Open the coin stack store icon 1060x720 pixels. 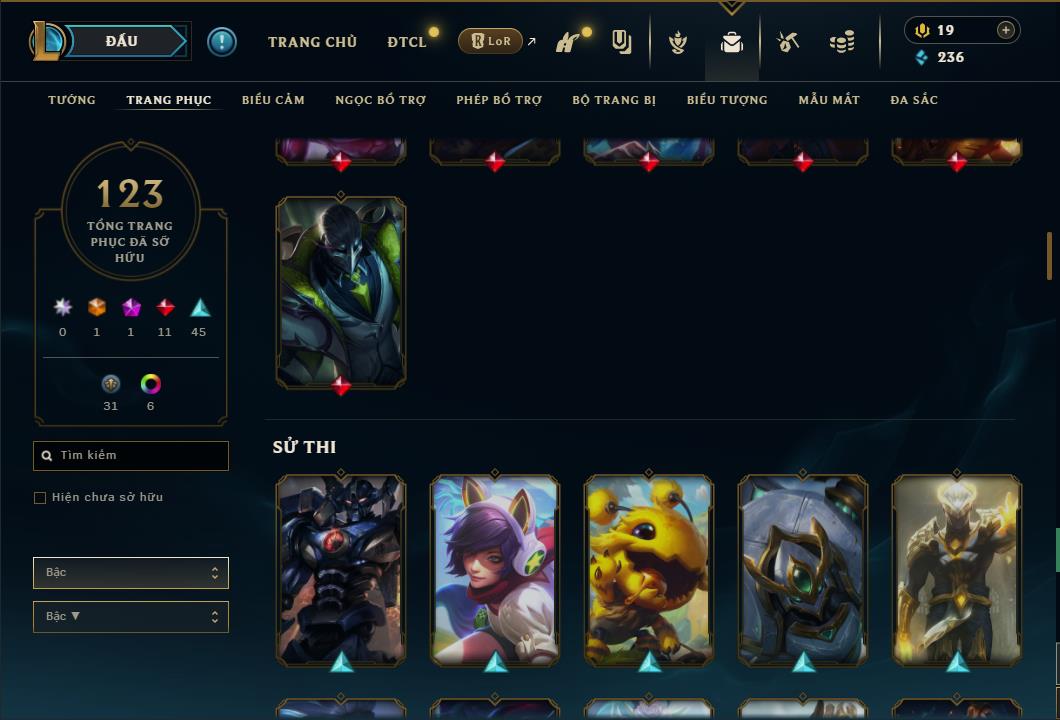pos(842,42)
